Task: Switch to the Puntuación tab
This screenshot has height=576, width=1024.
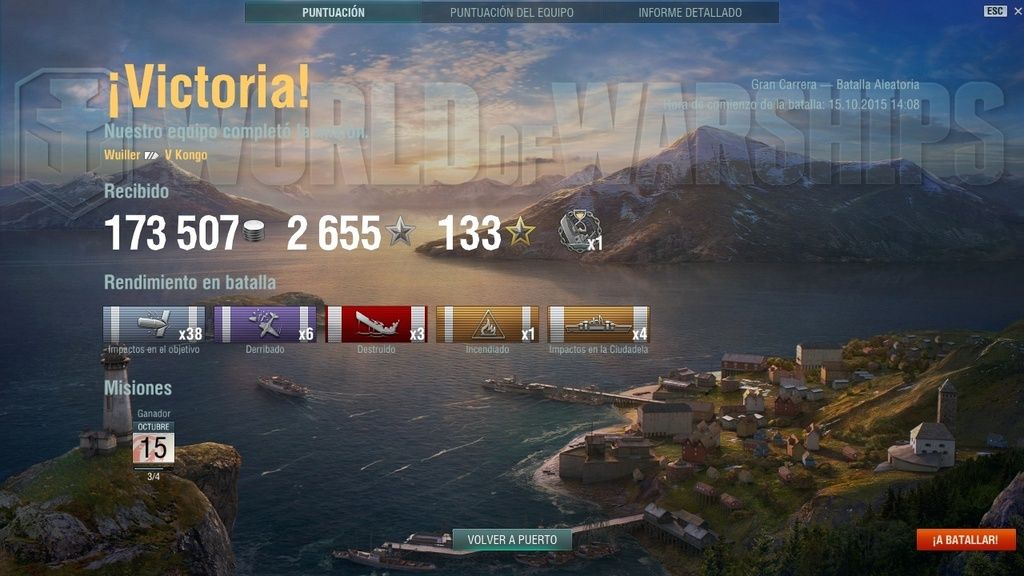Action: tap(333, 13)
